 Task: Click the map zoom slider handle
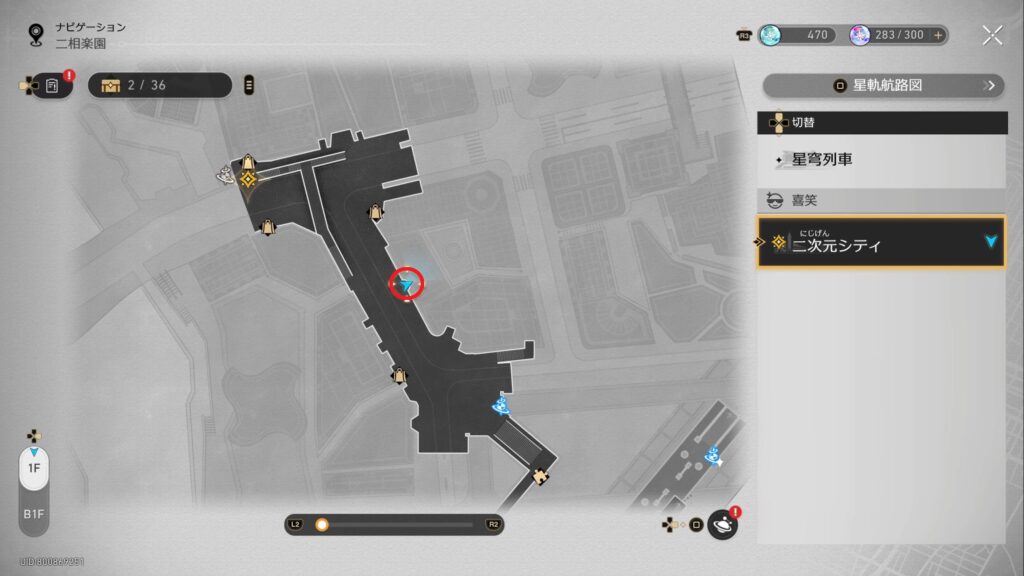tap(322, 524)
